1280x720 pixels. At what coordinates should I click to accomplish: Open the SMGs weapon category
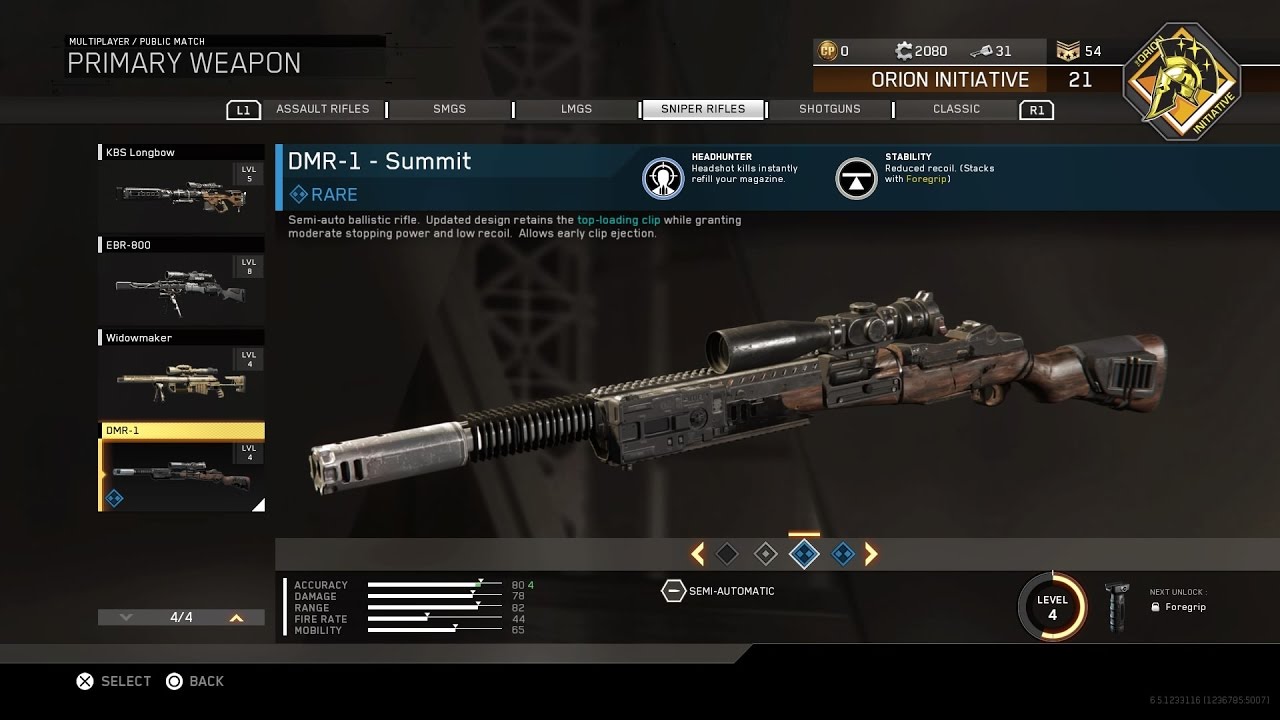tap(449, 109)
